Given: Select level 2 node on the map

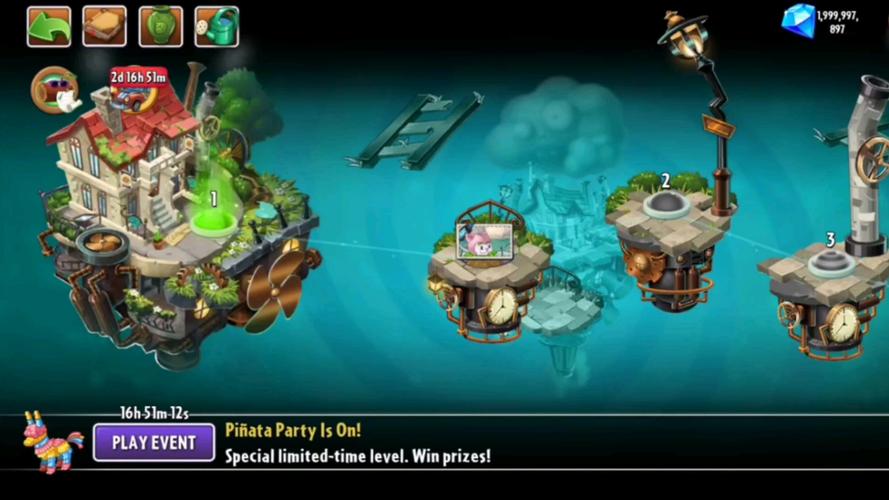Looking at the screenshot, I should (665, 204).
